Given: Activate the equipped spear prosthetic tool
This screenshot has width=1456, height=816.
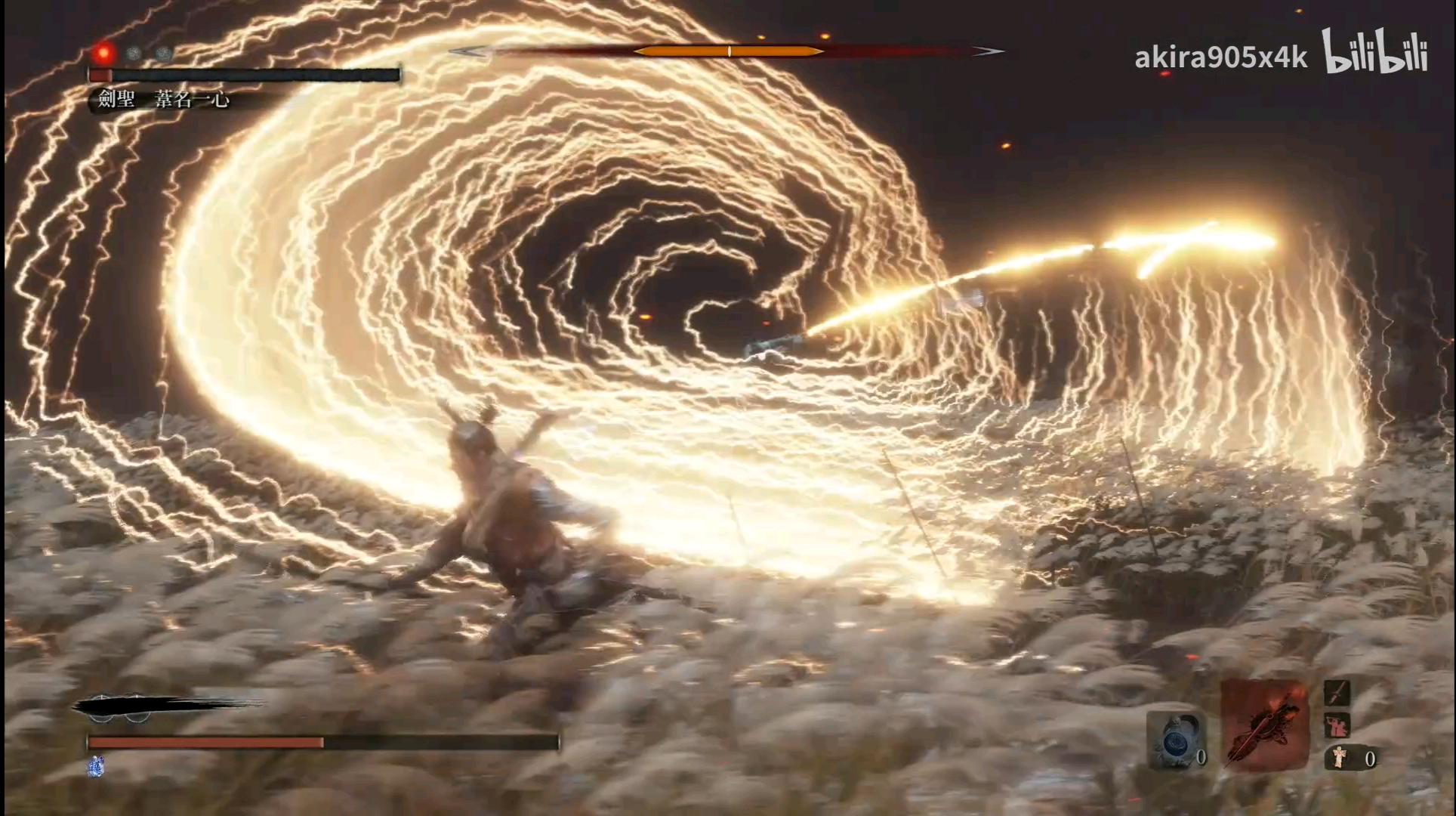Looking at the screenshot, I should click(1264, 724).
